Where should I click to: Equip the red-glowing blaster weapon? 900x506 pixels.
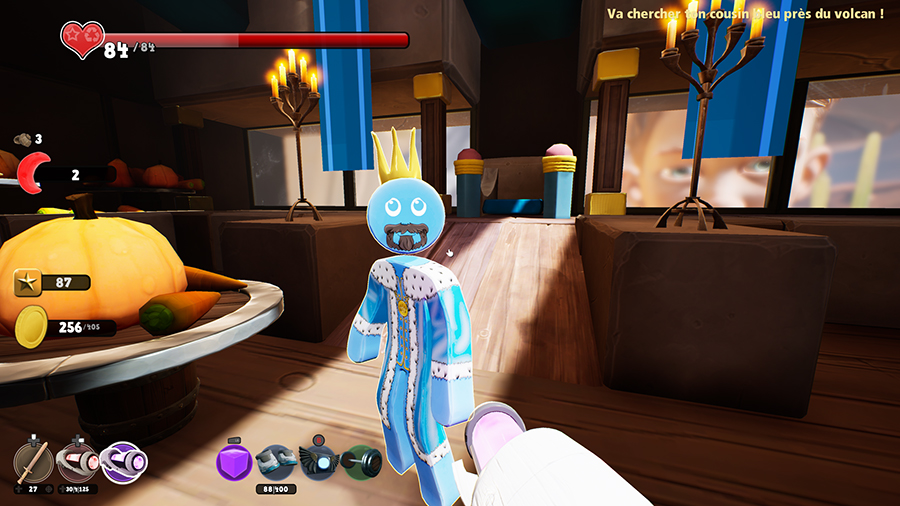tap(77, 462)
